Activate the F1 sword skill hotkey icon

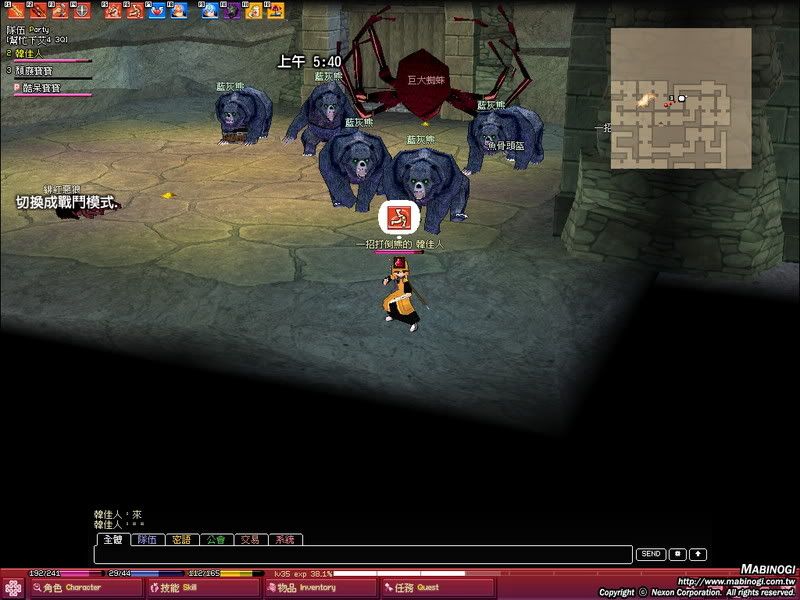(15, 11)
